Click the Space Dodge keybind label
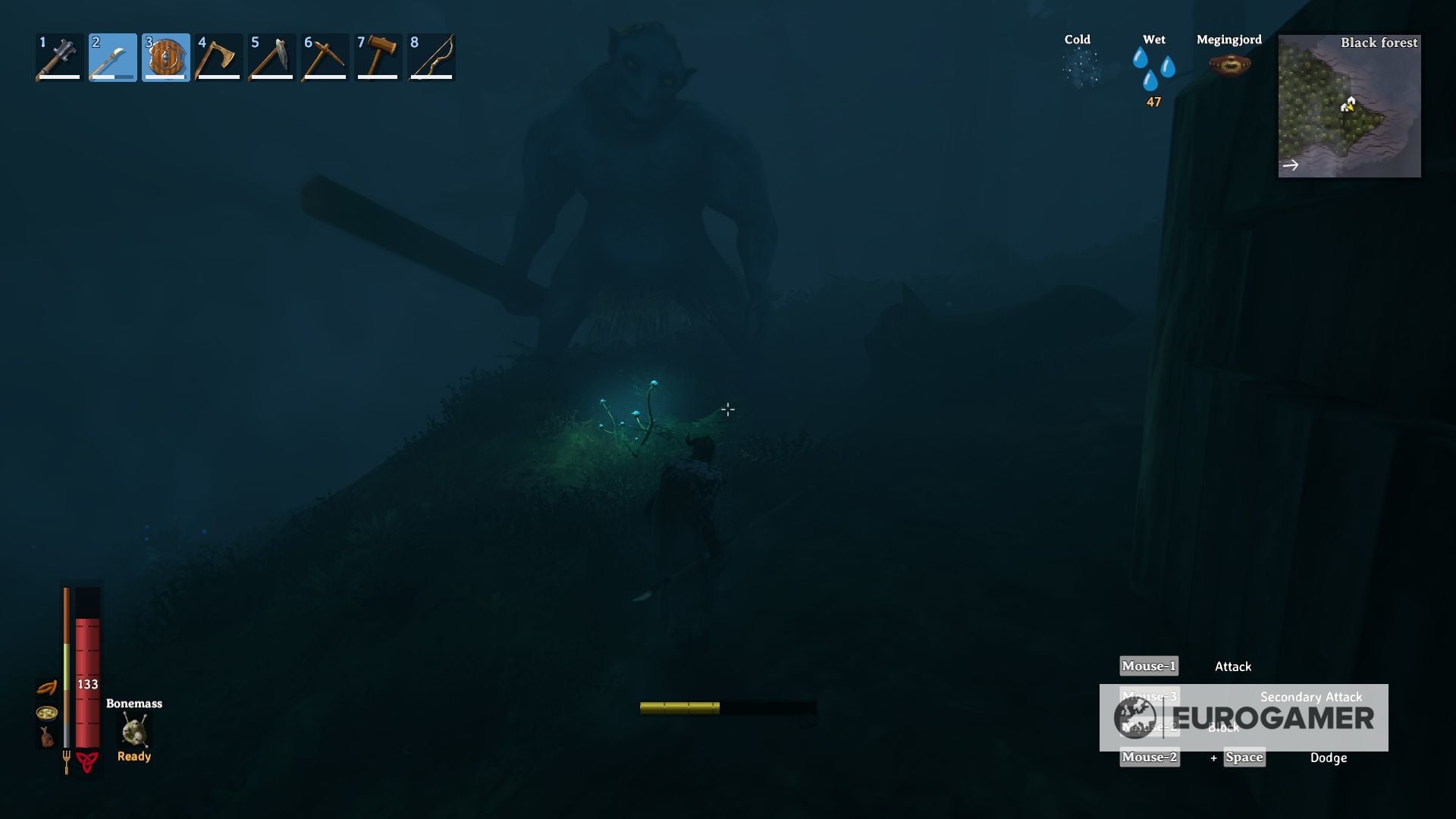Image resolution: width=1456 pixels, height=819 pixels. [1244, 758]
